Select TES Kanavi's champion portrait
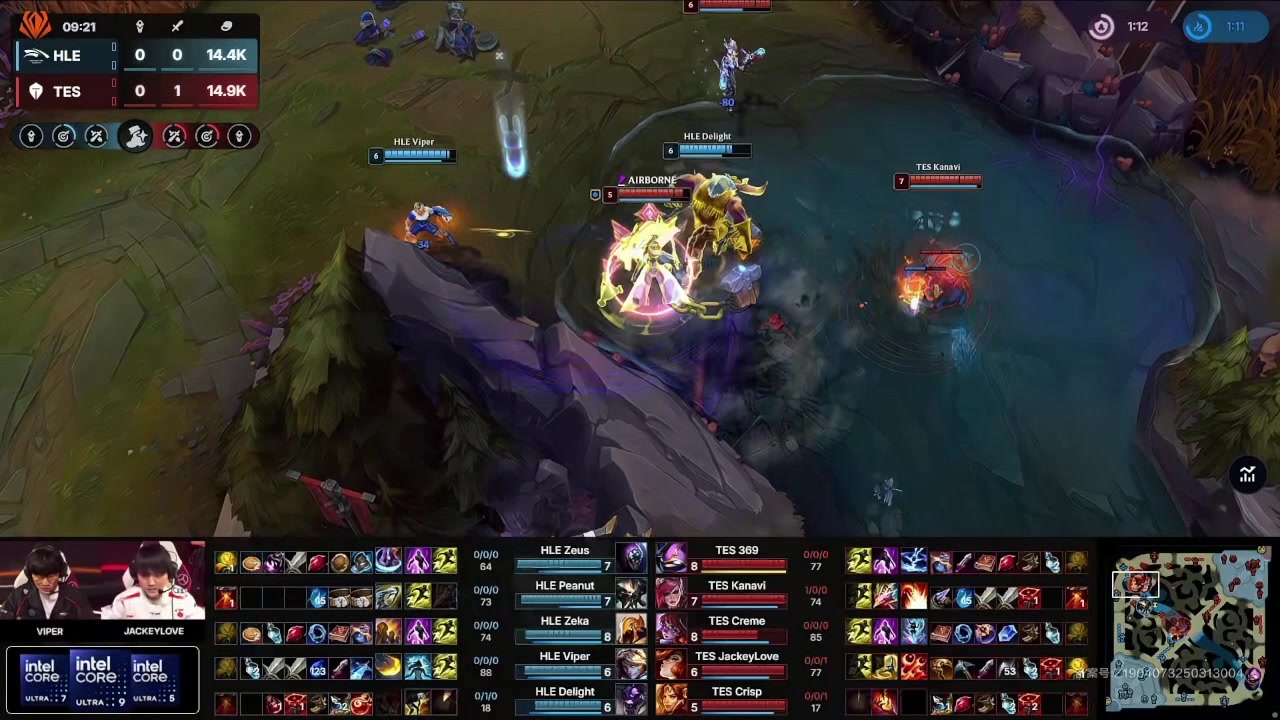Screen dimensions: 1280x720 671,594
